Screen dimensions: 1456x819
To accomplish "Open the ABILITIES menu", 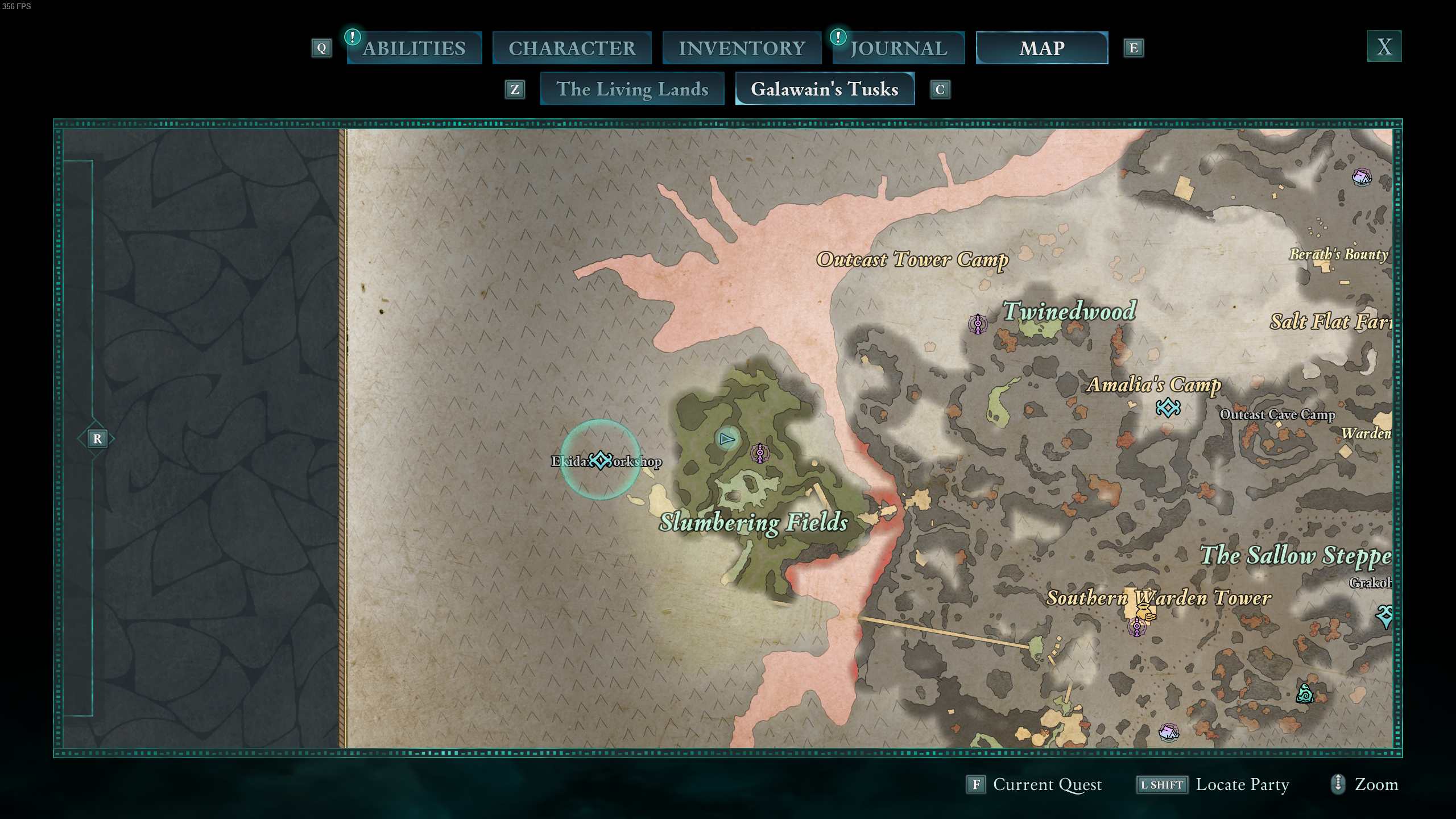I will click(414, 48).
